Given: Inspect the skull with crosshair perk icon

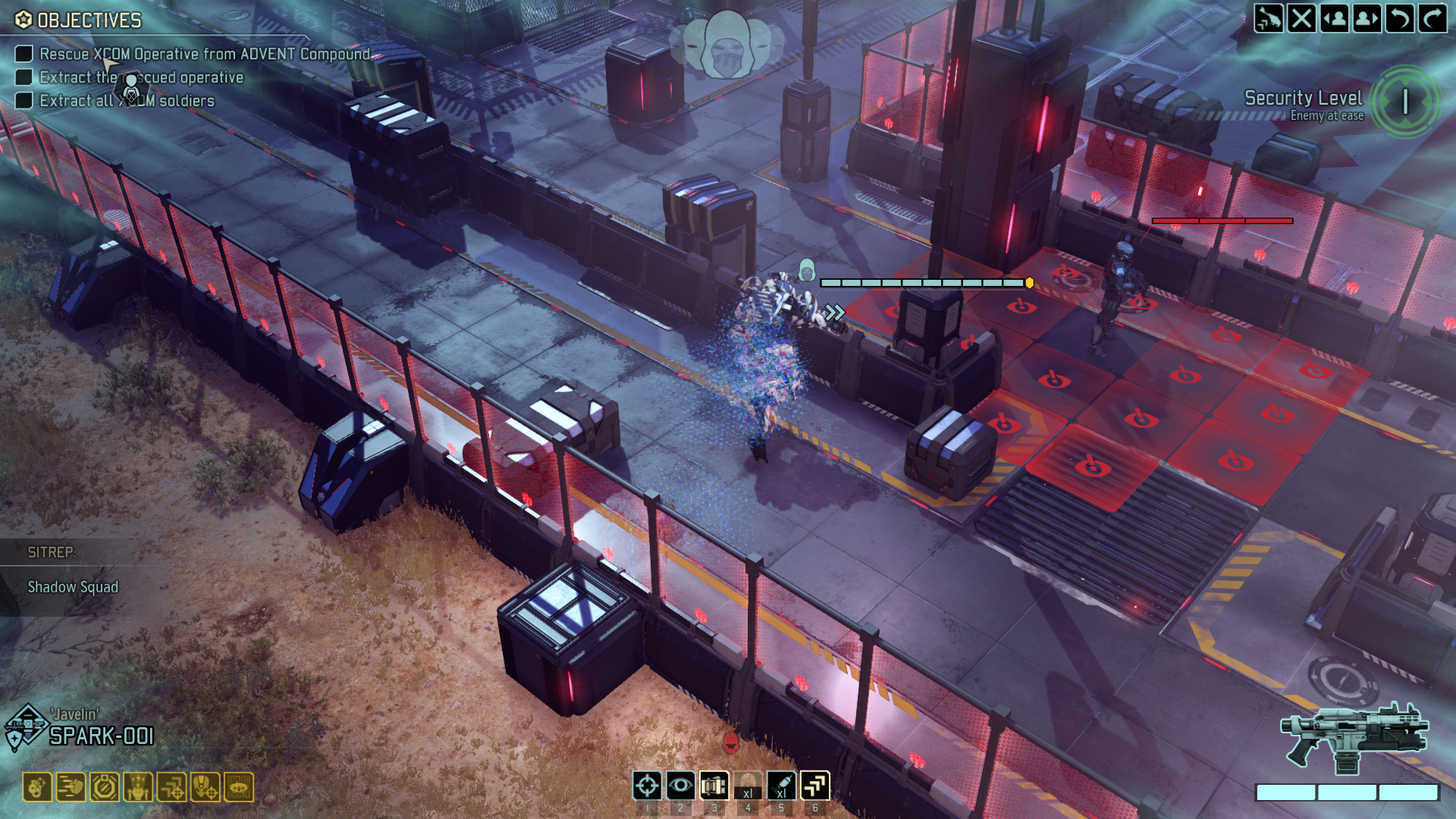Looking at the screenshot, I should (37, 787).
